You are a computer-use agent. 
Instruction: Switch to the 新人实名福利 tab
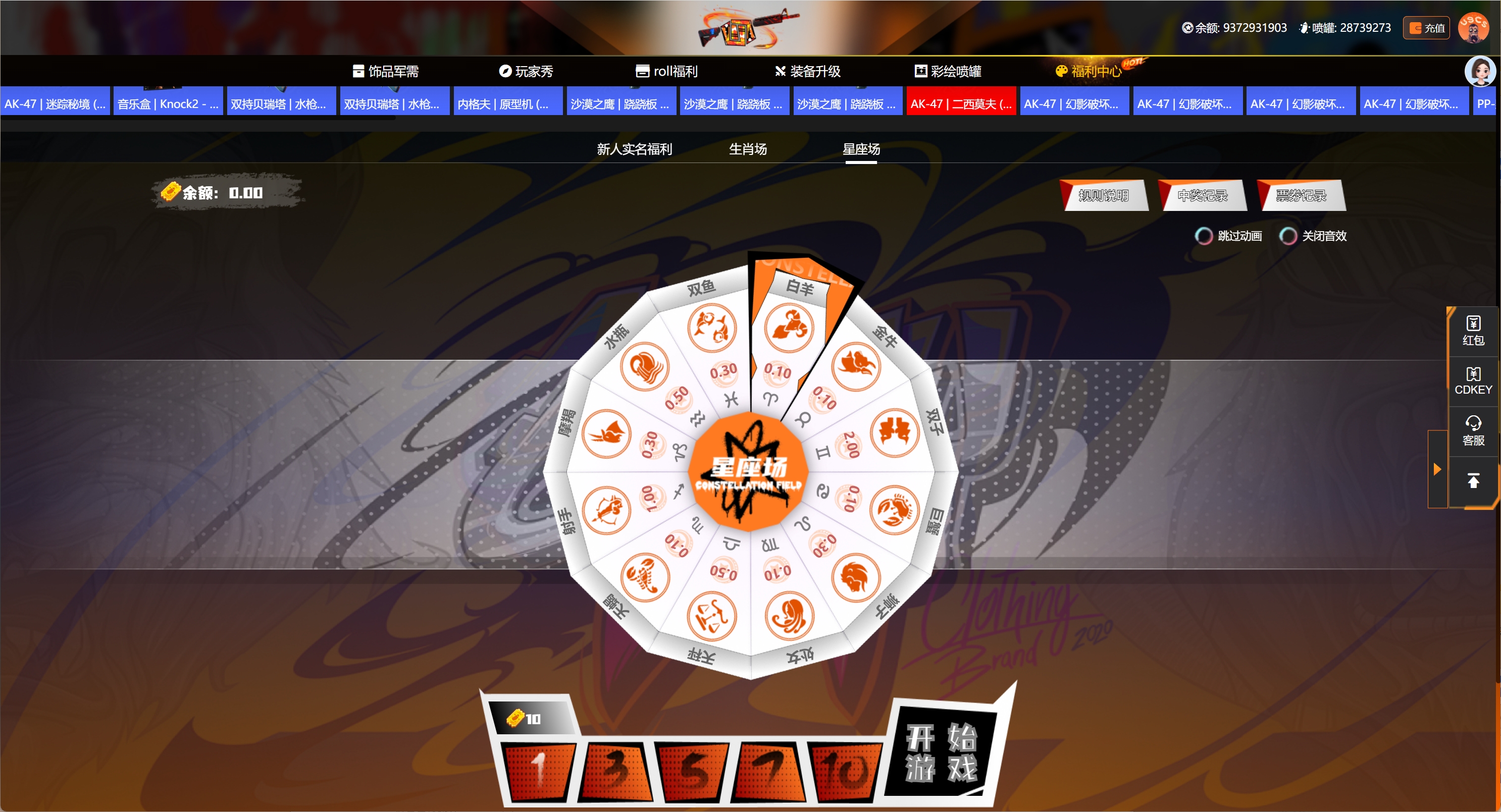[x=634, y=149]
